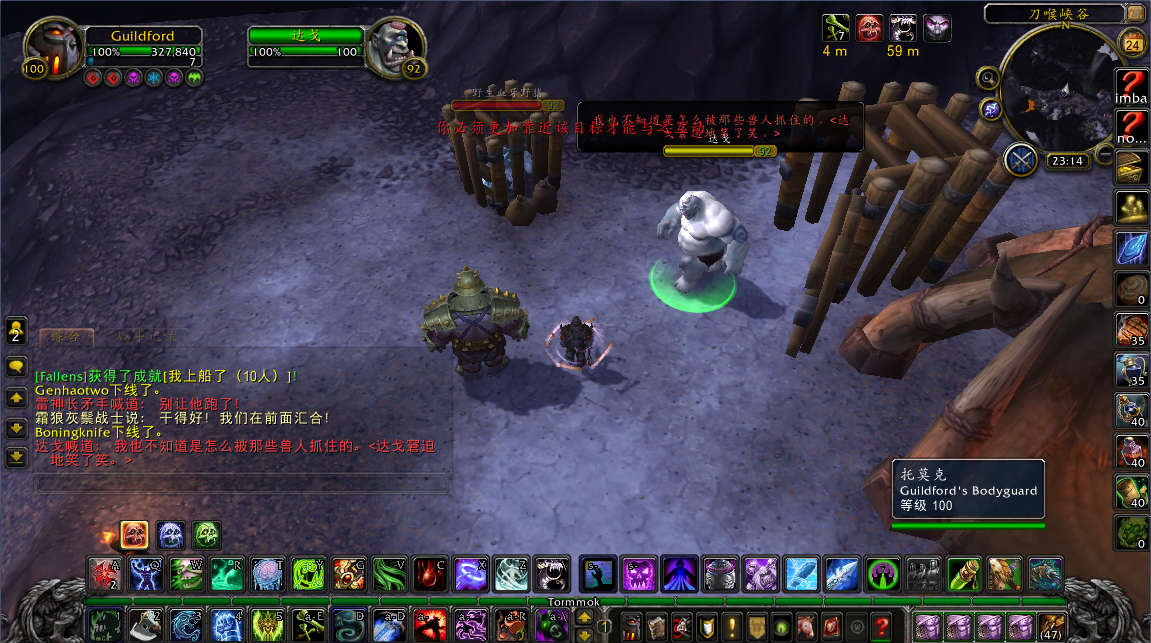
Task: Click the minimap tracking magnifier button
Action: pos(988,78)
